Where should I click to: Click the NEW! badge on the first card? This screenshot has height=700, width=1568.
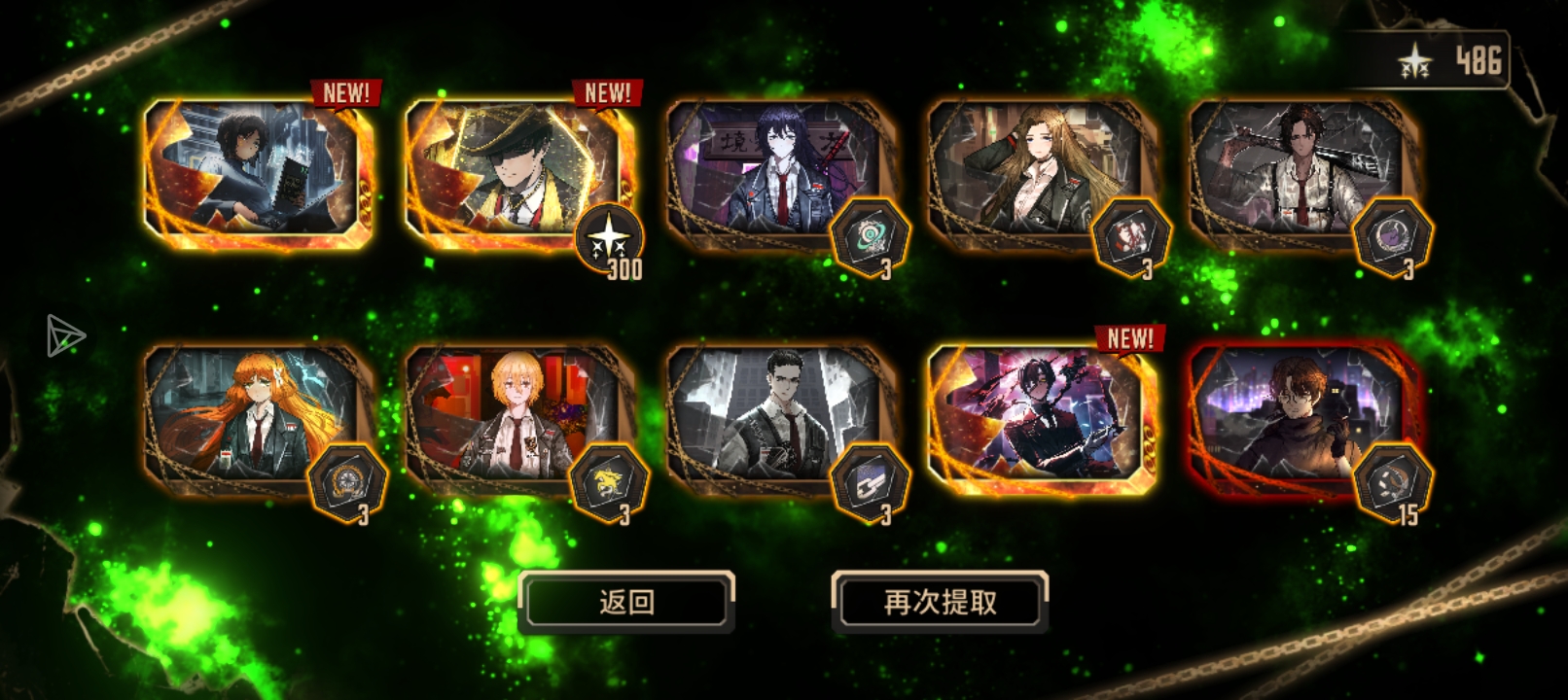[346, 93]
